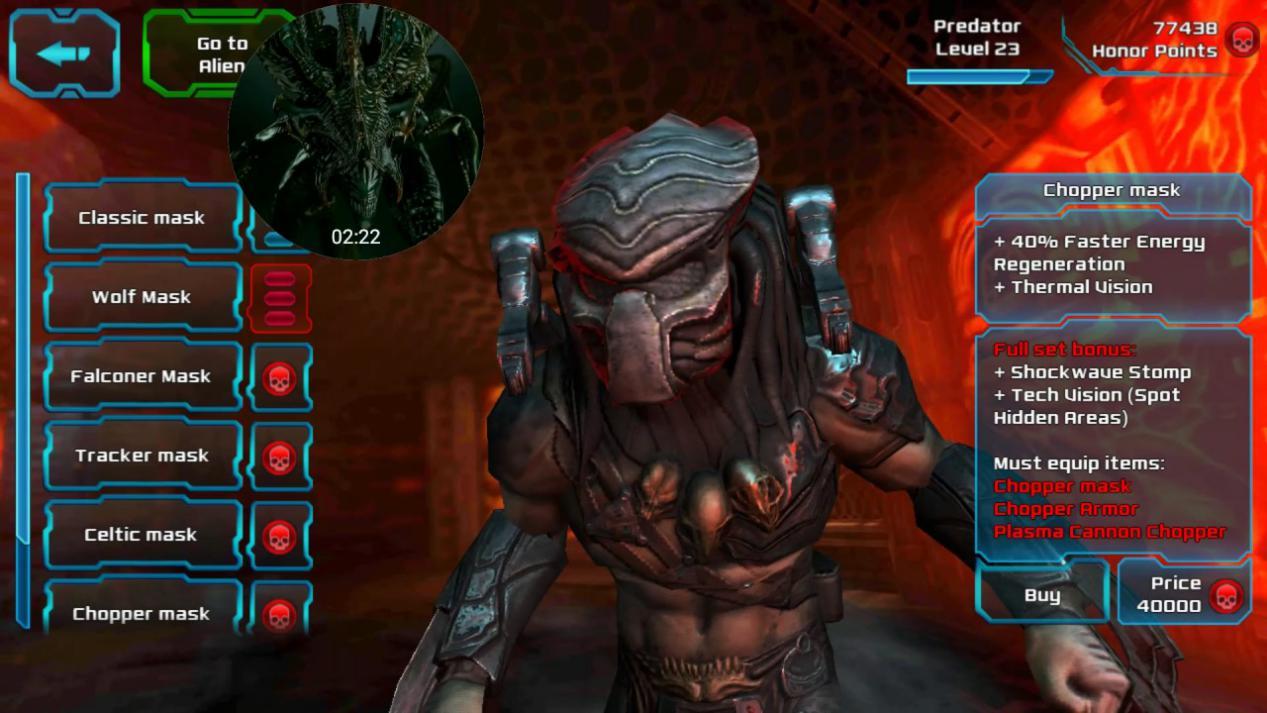
Task: Go back with the arrow button
Action: pos(65,53)
